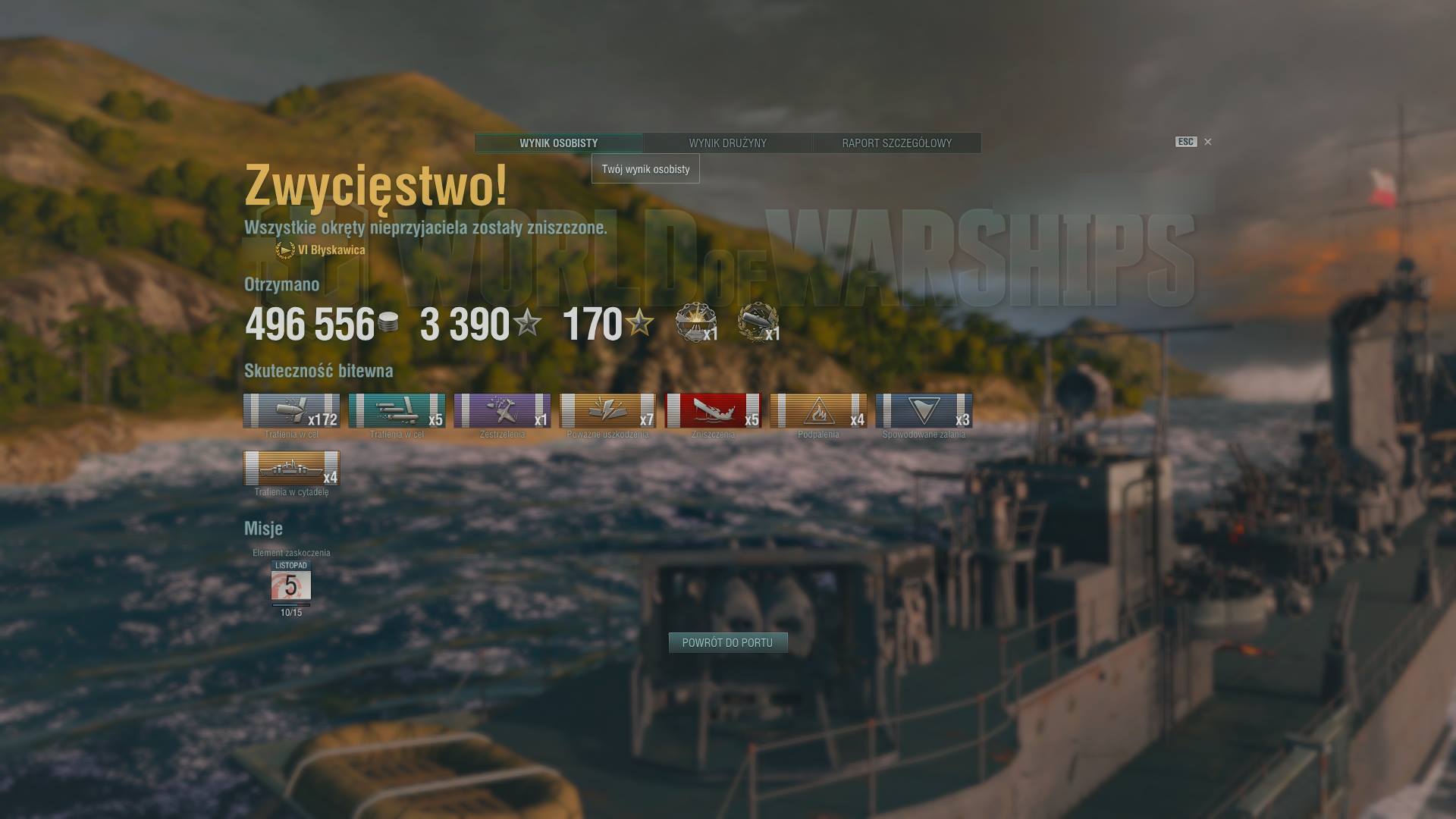Click the x5 torpedo hits ribbon
1456x819 pixels.
397,411
